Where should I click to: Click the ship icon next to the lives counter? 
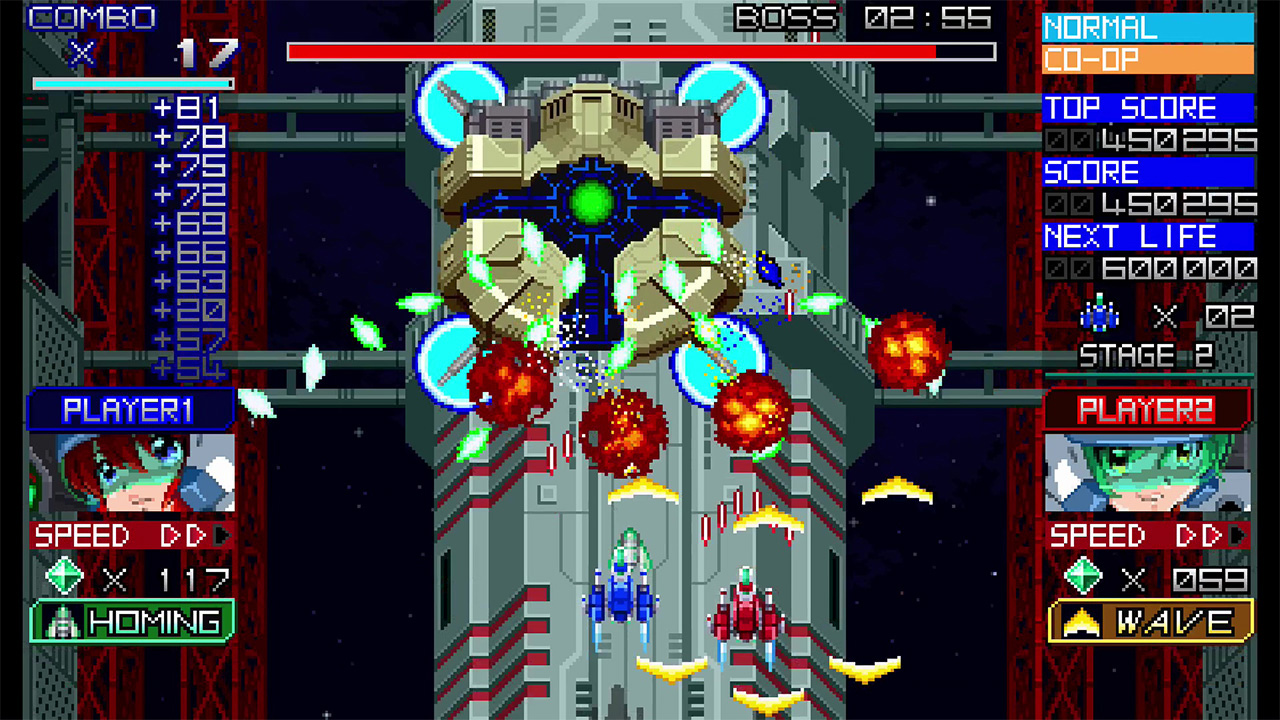click(1100, 313)
